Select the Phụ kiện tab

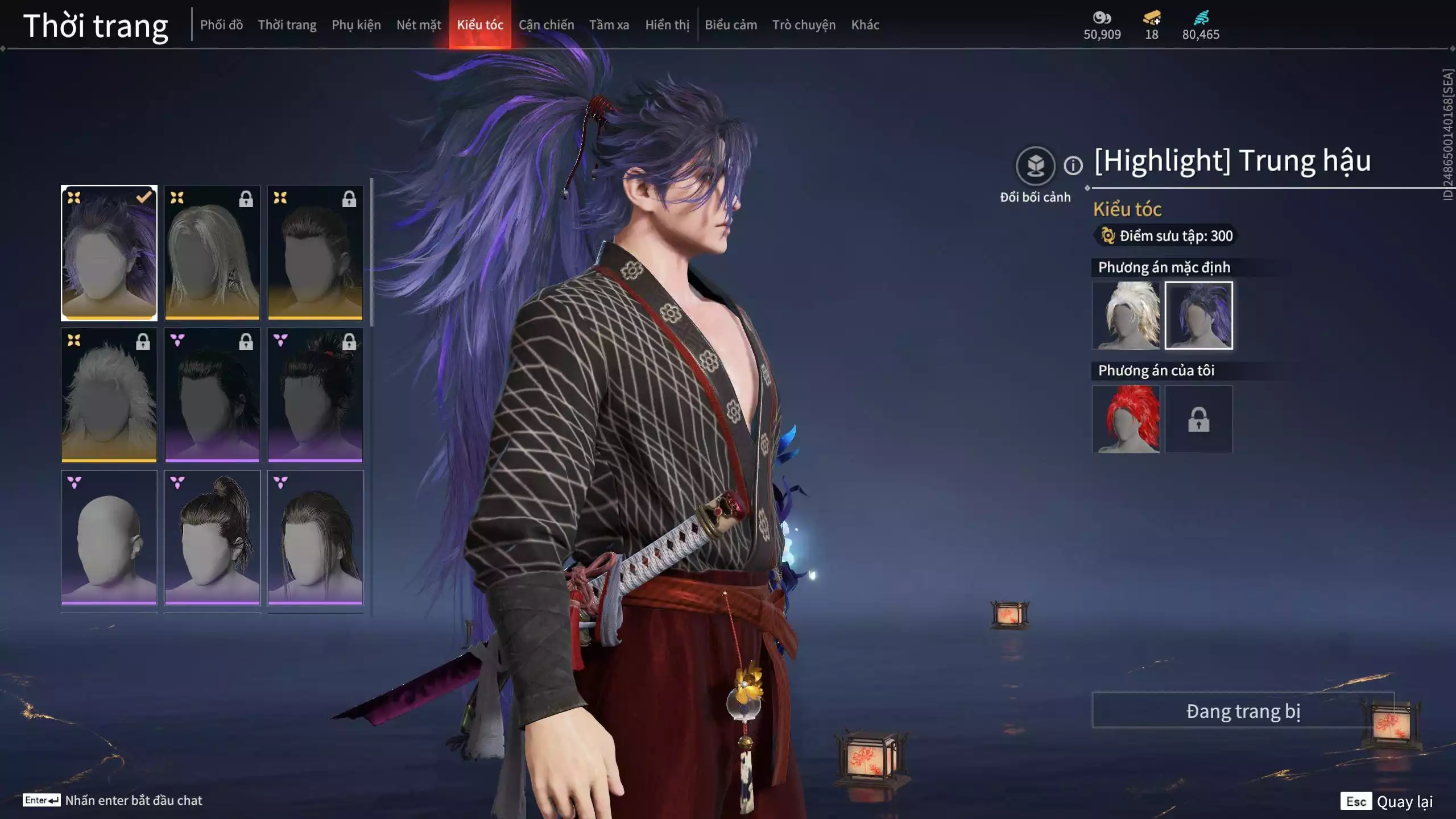pos(356,24)
